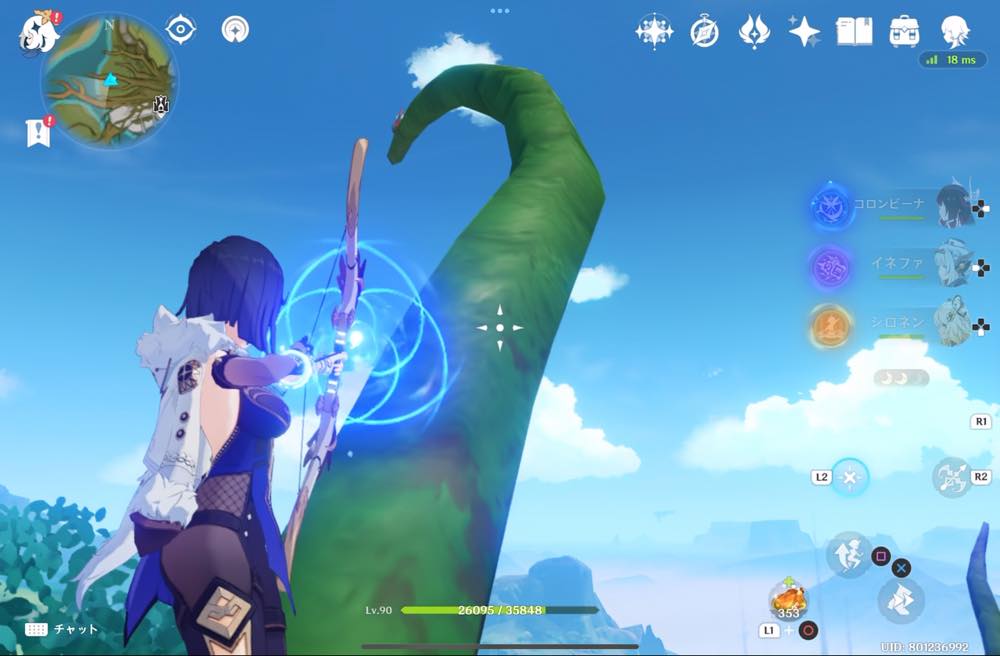Screen dimensions: 1000x656
Task: Activate Elemental Sight eye icon
Action: pos(180,29)
